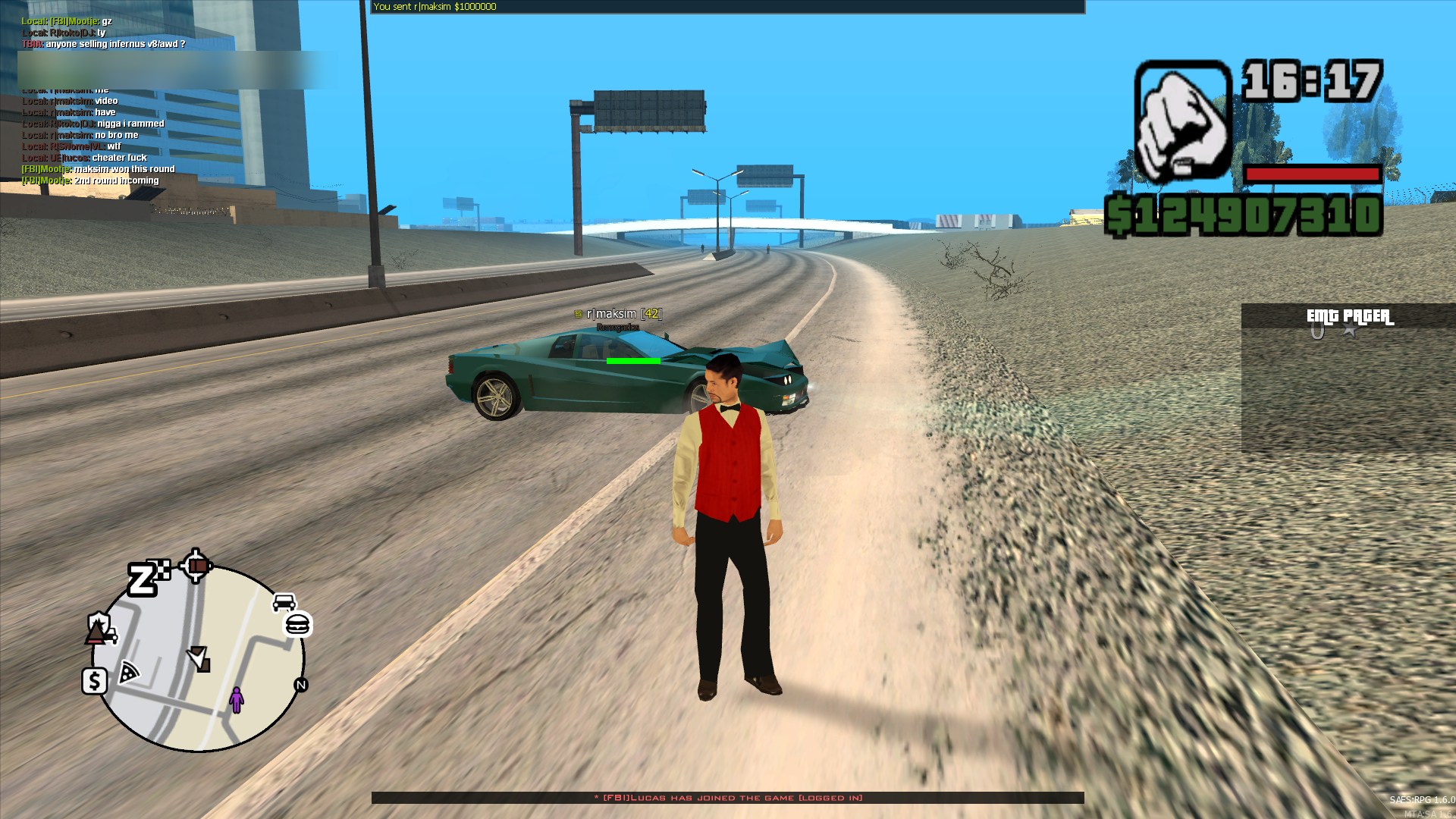The width and height of the screenshot is (1456, 819).
Task: Click the star icon in the EMT Pager
Action: 1351,329
